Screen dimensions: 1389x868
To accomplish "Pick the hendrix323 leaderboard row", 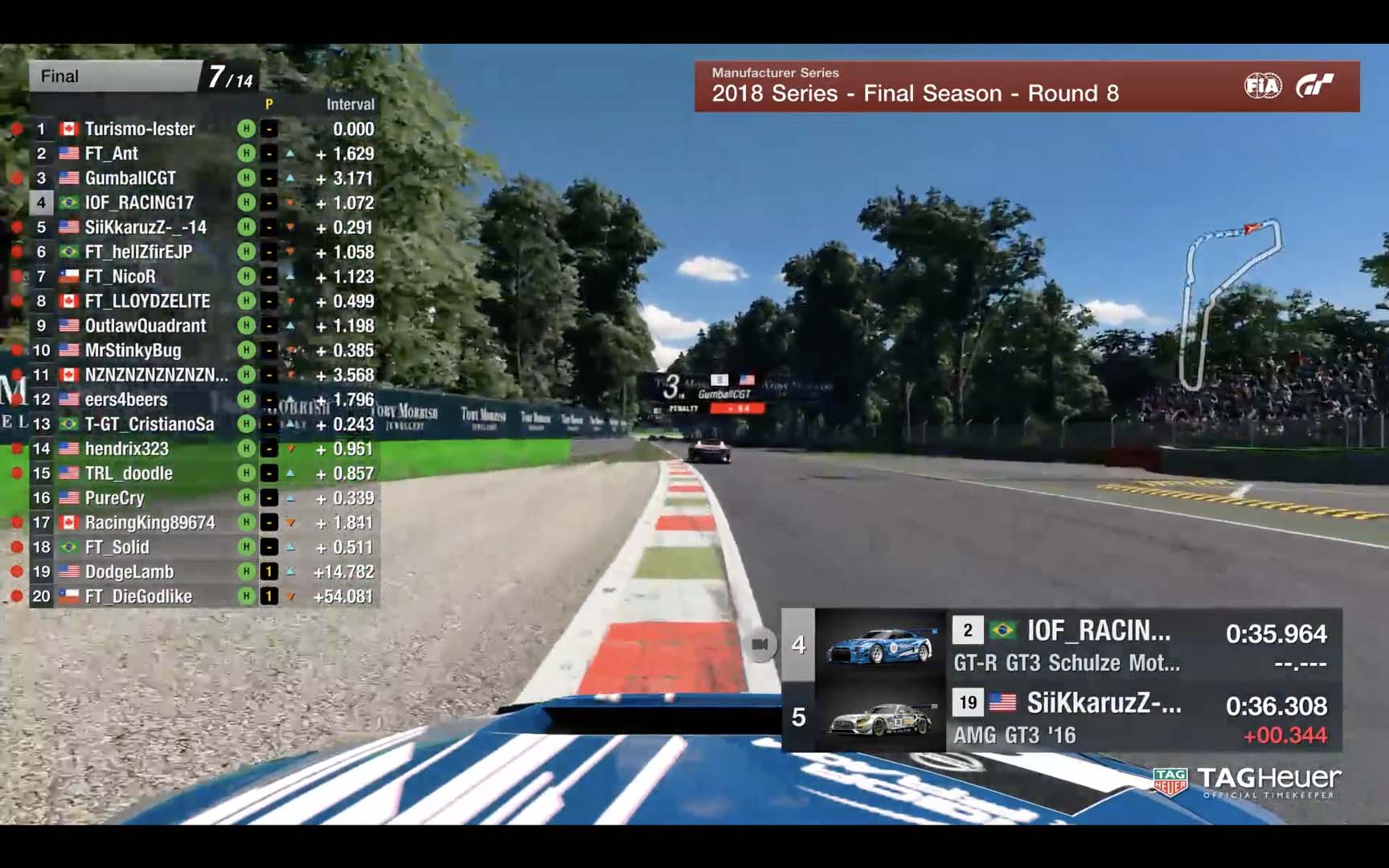I will (x=127, y=448).
